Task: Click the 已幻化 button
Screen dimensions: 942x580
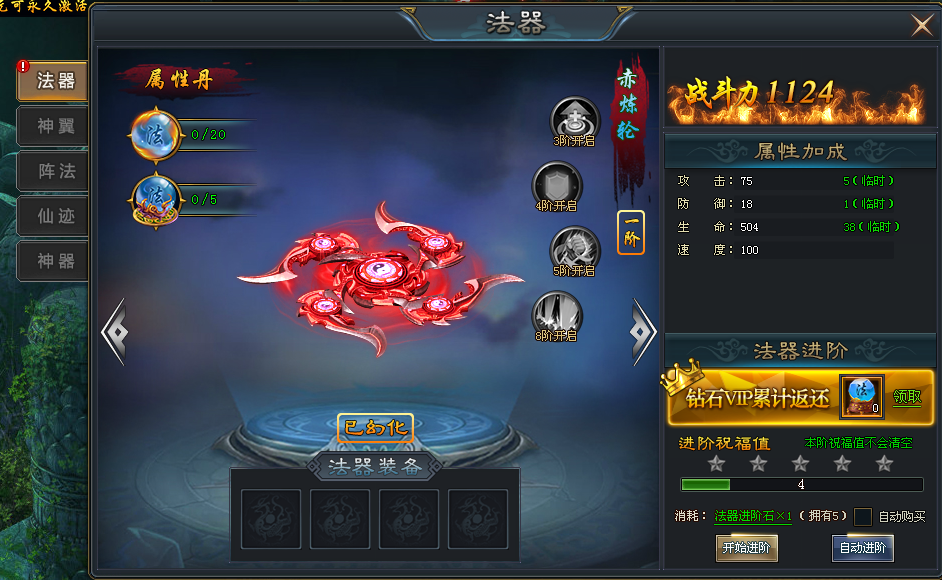Action: tap(375, 428)
